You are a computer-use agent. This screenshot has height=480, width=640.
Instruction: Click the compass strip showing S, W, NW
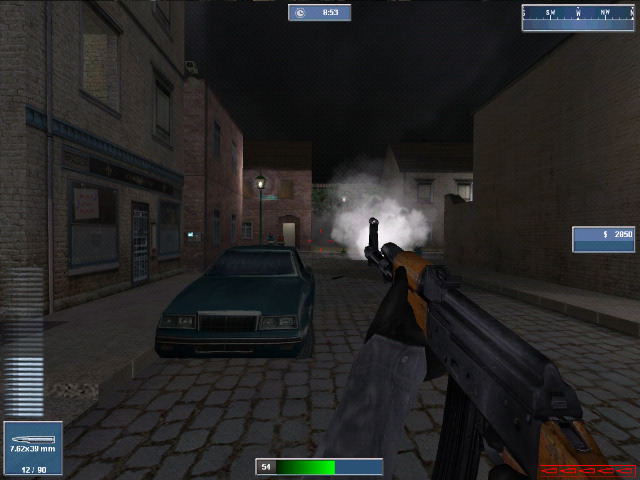click(578, 14)
